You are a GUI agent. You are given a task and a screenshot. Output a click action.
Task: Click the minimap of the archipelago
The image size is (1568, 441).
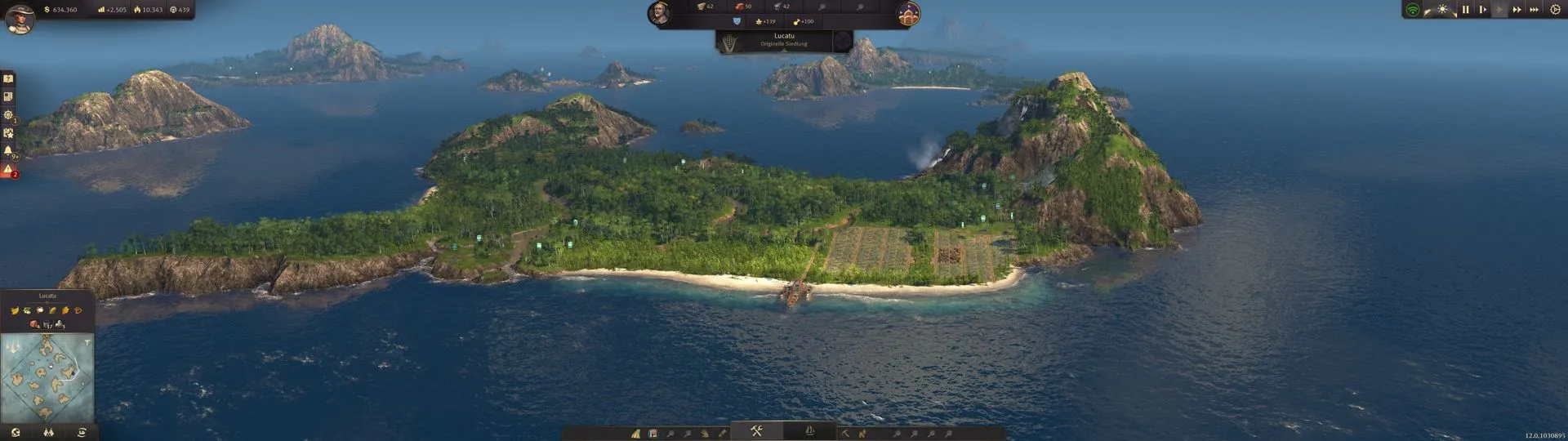[47, 377]
